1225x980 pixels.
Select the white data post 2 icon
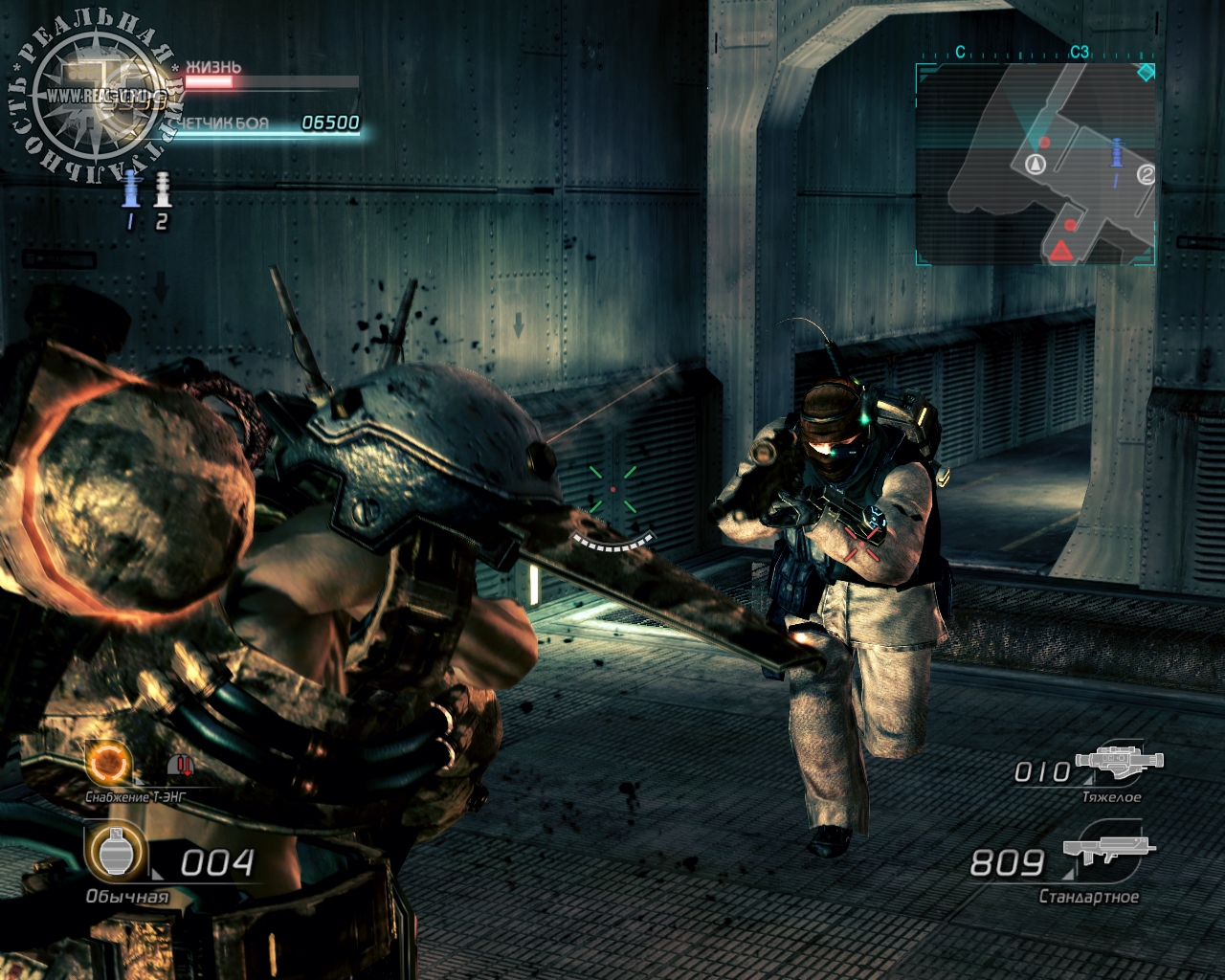pyautogui.click(x=162, y=189)
